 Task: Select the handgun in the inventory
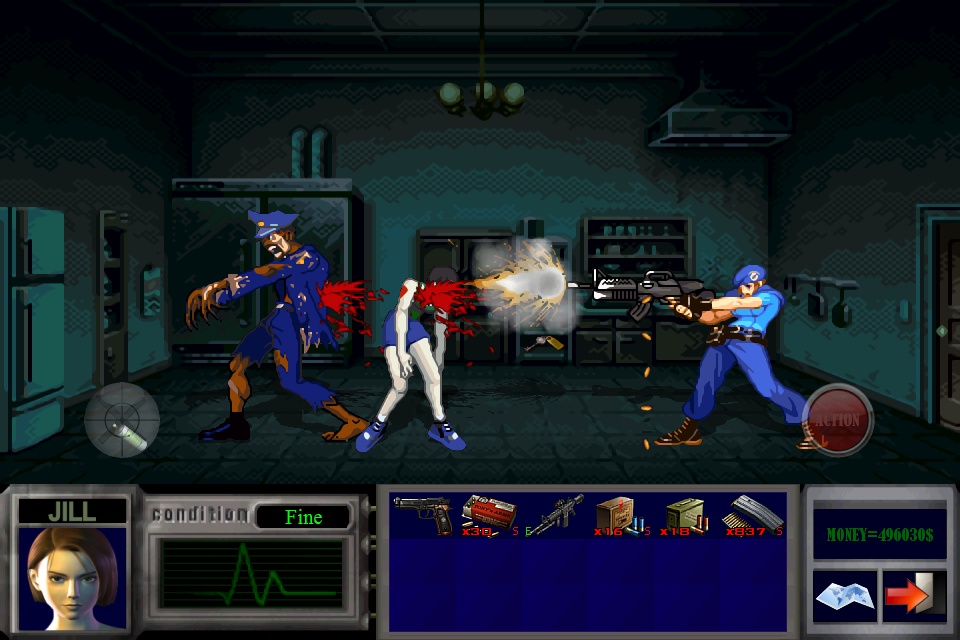click(x=423, y=514)
